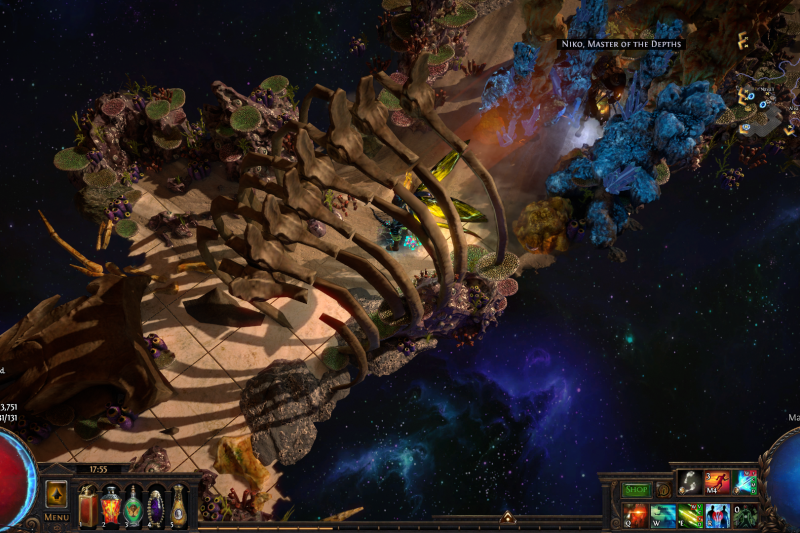Click the Menu button
This screenshot has width=800, height=533.
click(57, 516)
